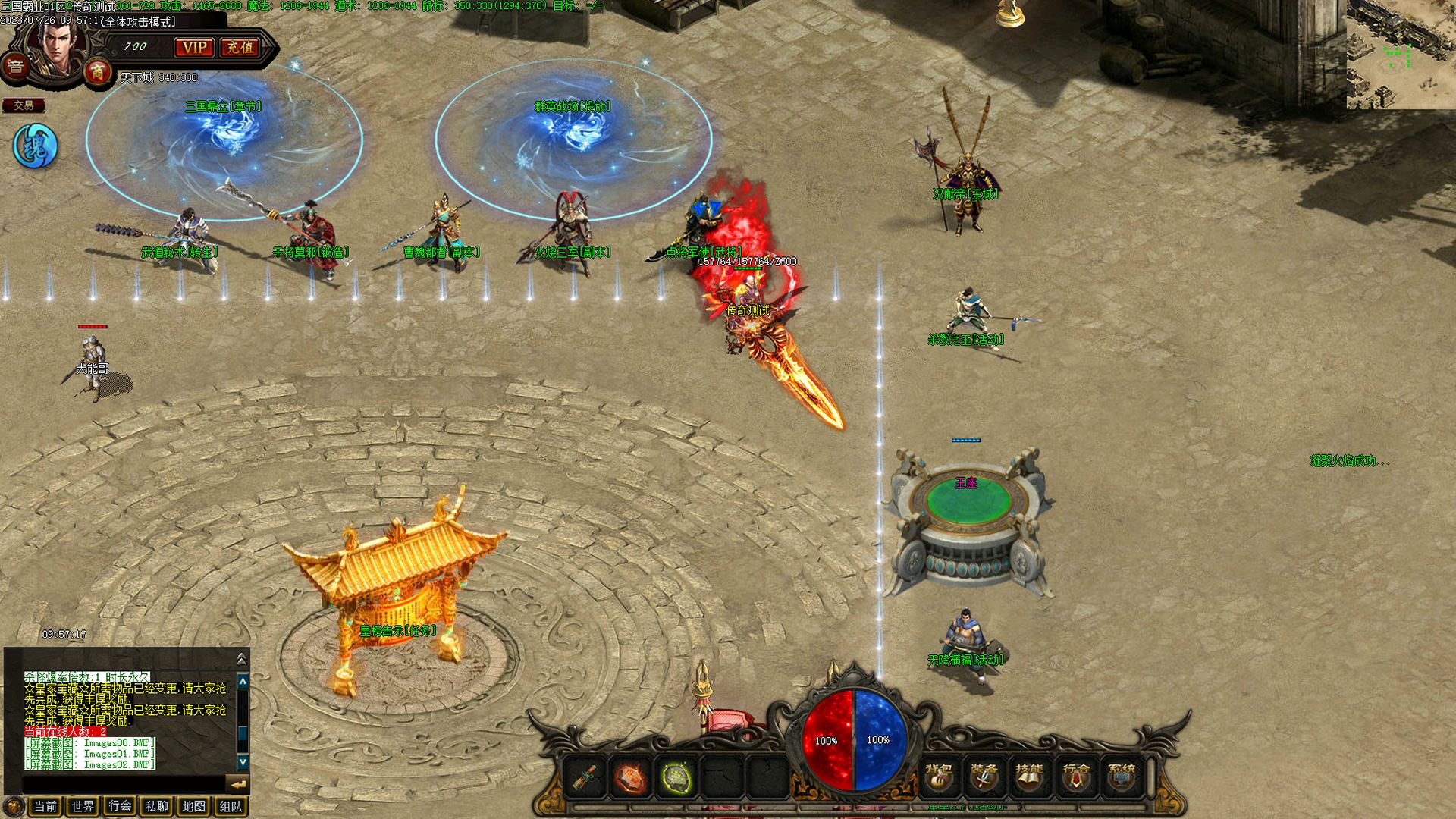This screenshot has height=819, width=1456.
Task: Expand the chat with the double-arrow button
Action: [242, 658]
